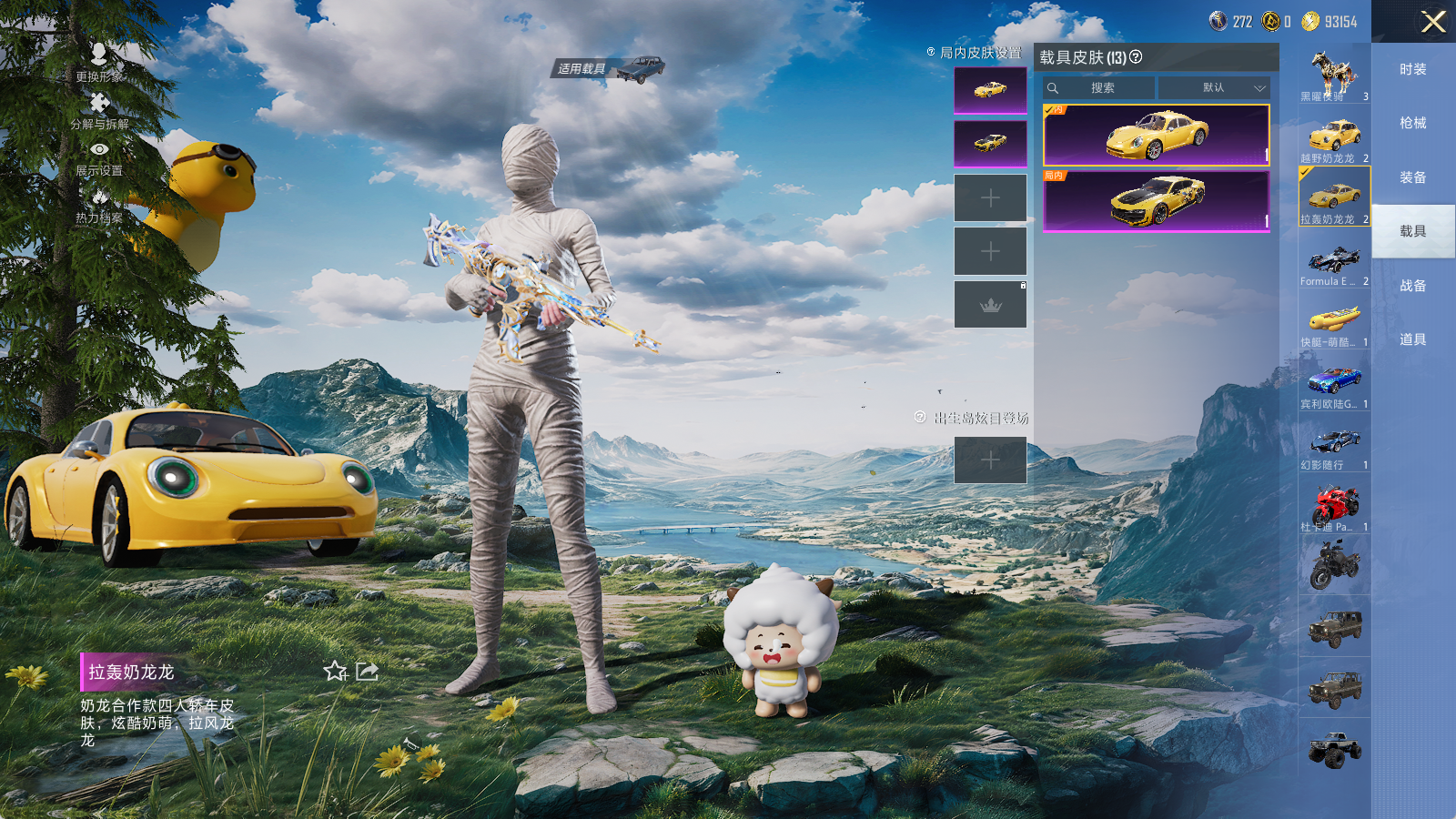Switch to the 时装 tab
This screenshot has height=819, width=1456.
tap(1412, 69)
